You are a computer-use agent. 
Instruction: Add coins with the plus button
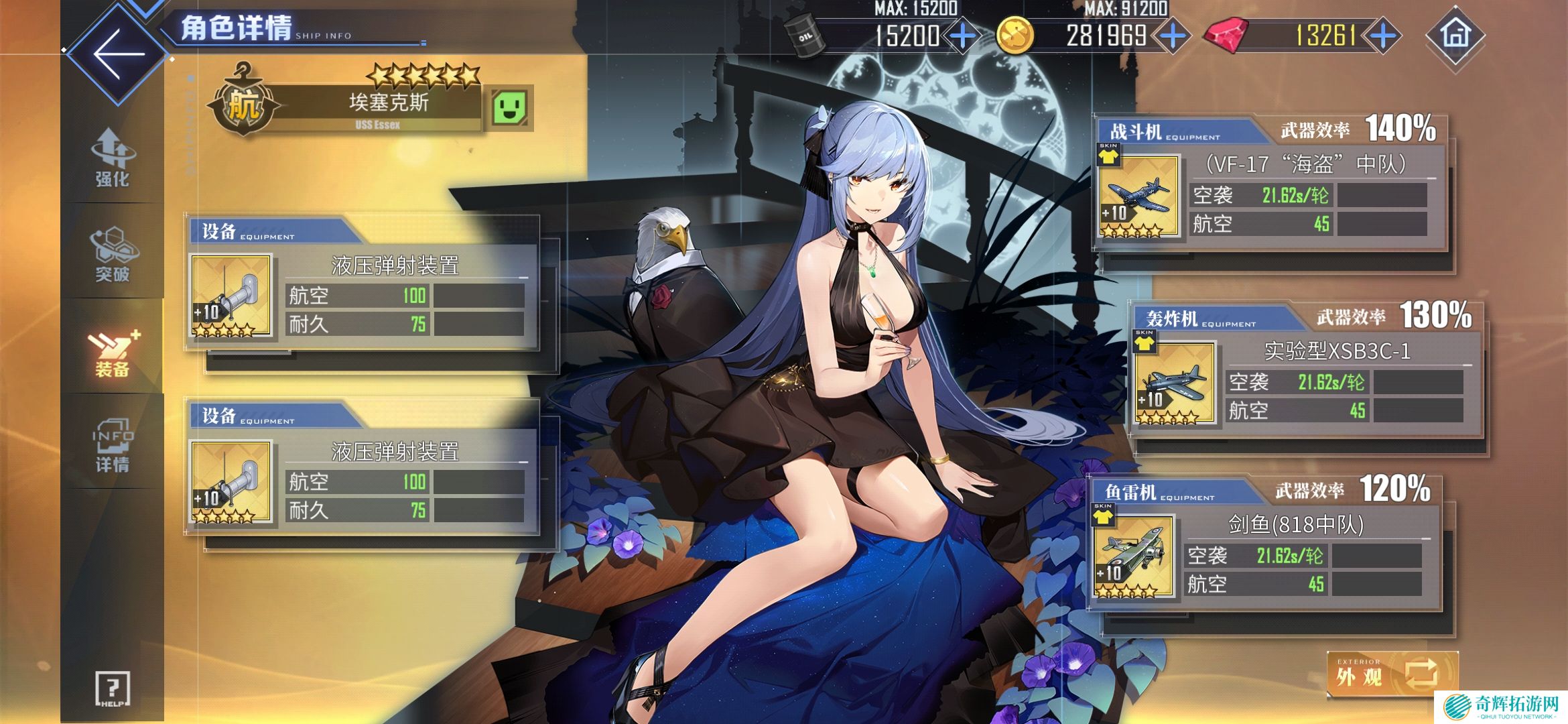(1173, 36)
